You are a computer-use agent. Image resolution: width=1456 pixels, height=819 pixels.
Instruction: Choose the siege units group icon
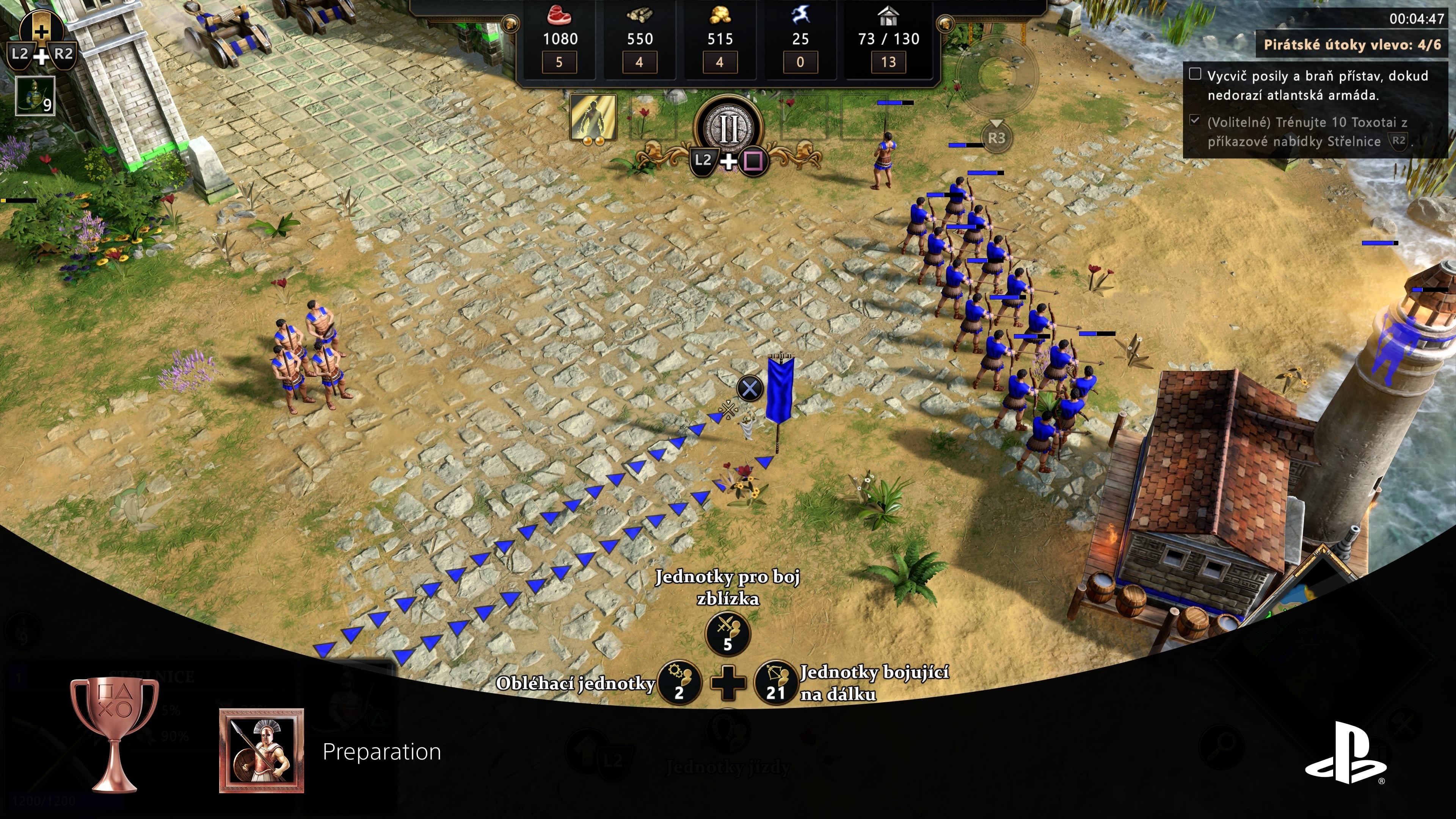click(x=679, y=682)
